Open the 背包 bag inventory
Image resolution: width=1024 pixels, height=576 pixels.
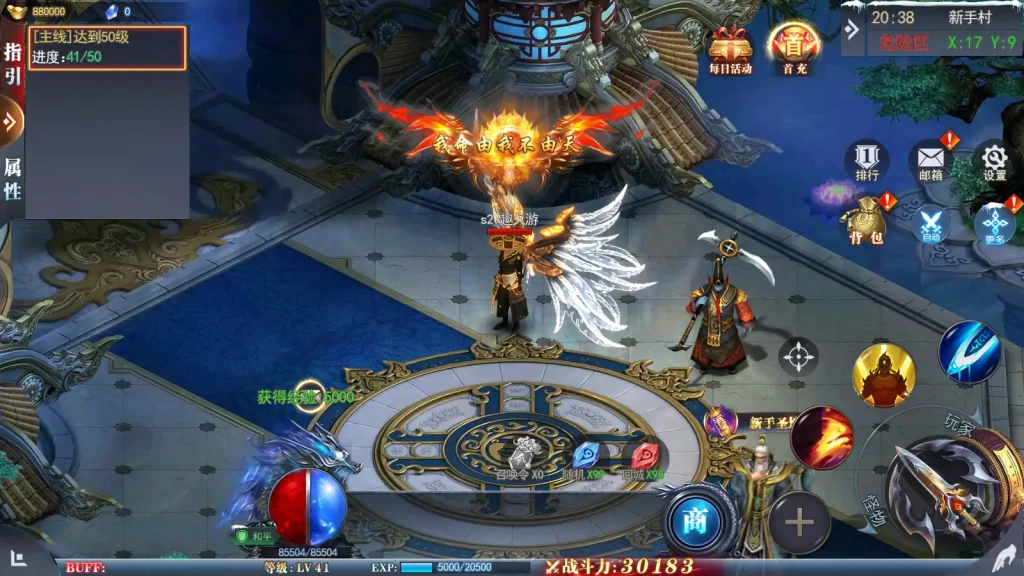tap(865, 221)
